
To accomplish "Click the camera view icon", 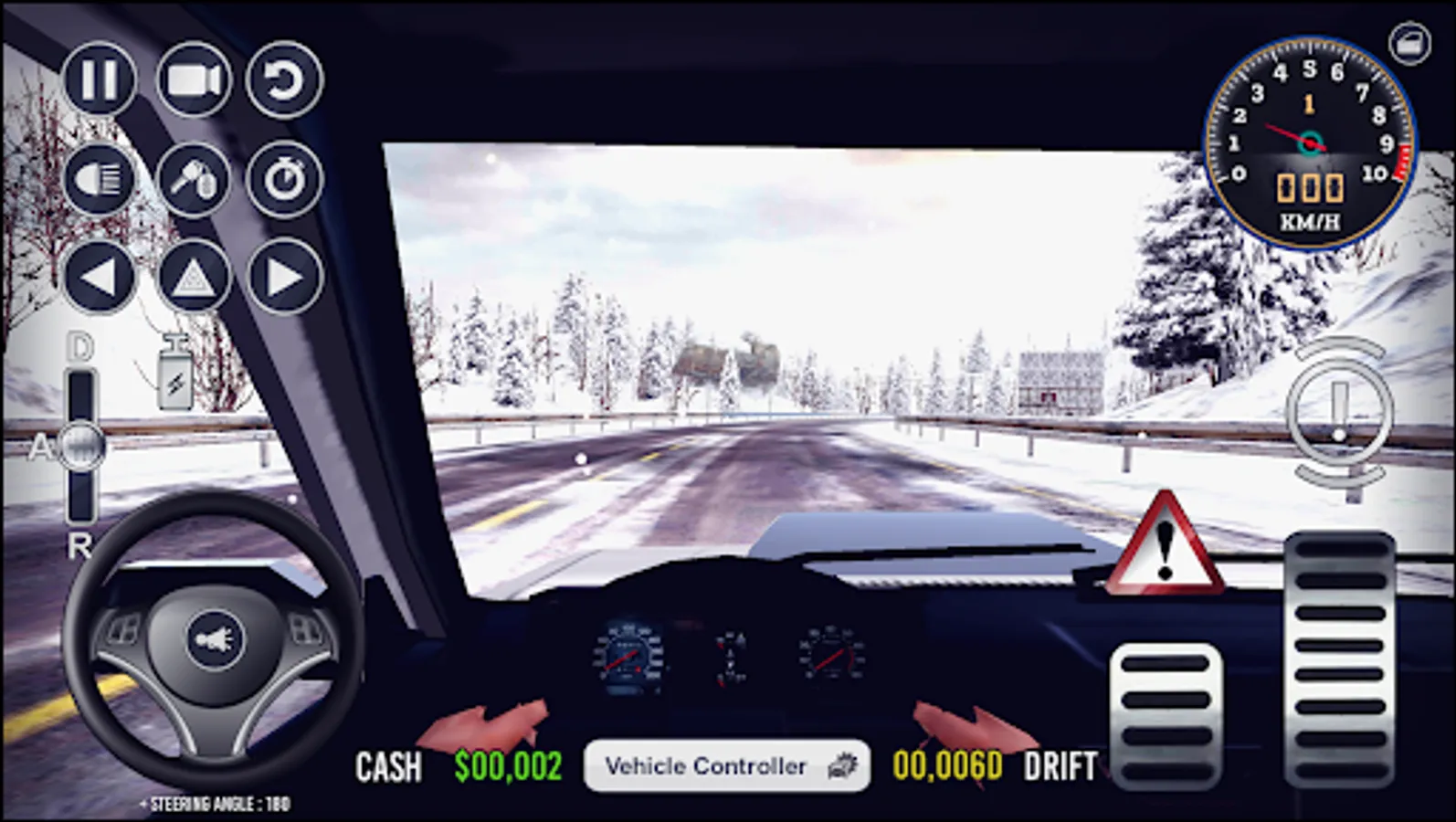I will click(194, 79).
